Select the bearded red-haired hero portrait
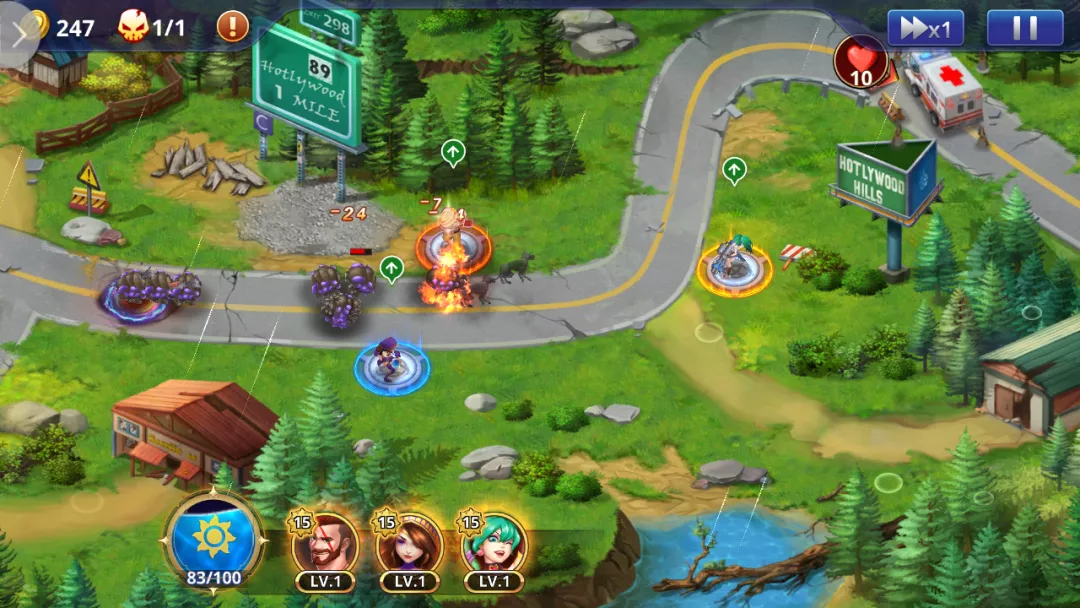The height and width of the screenshot is (608, 1080). (326, 546)
